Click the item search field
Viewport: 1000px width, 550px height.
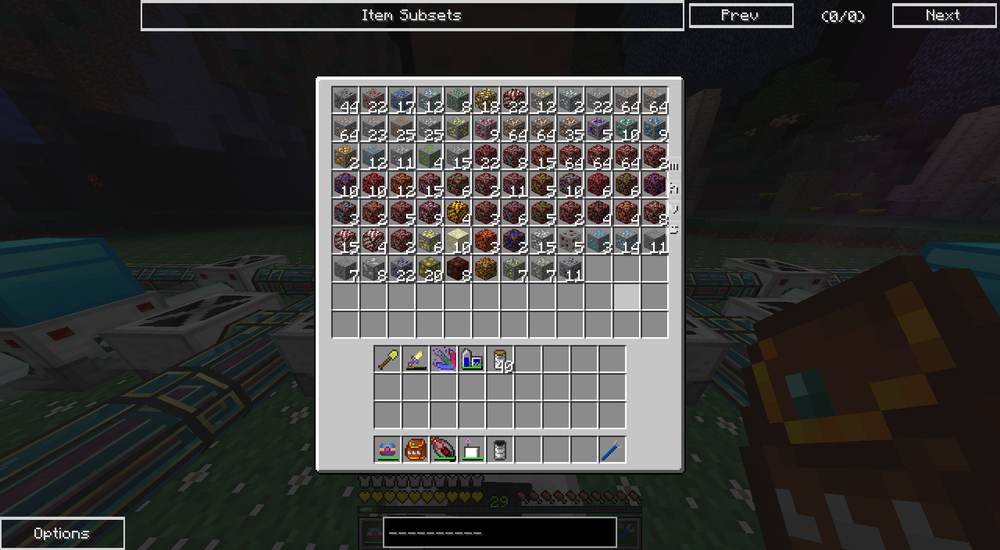pos(499,532)
